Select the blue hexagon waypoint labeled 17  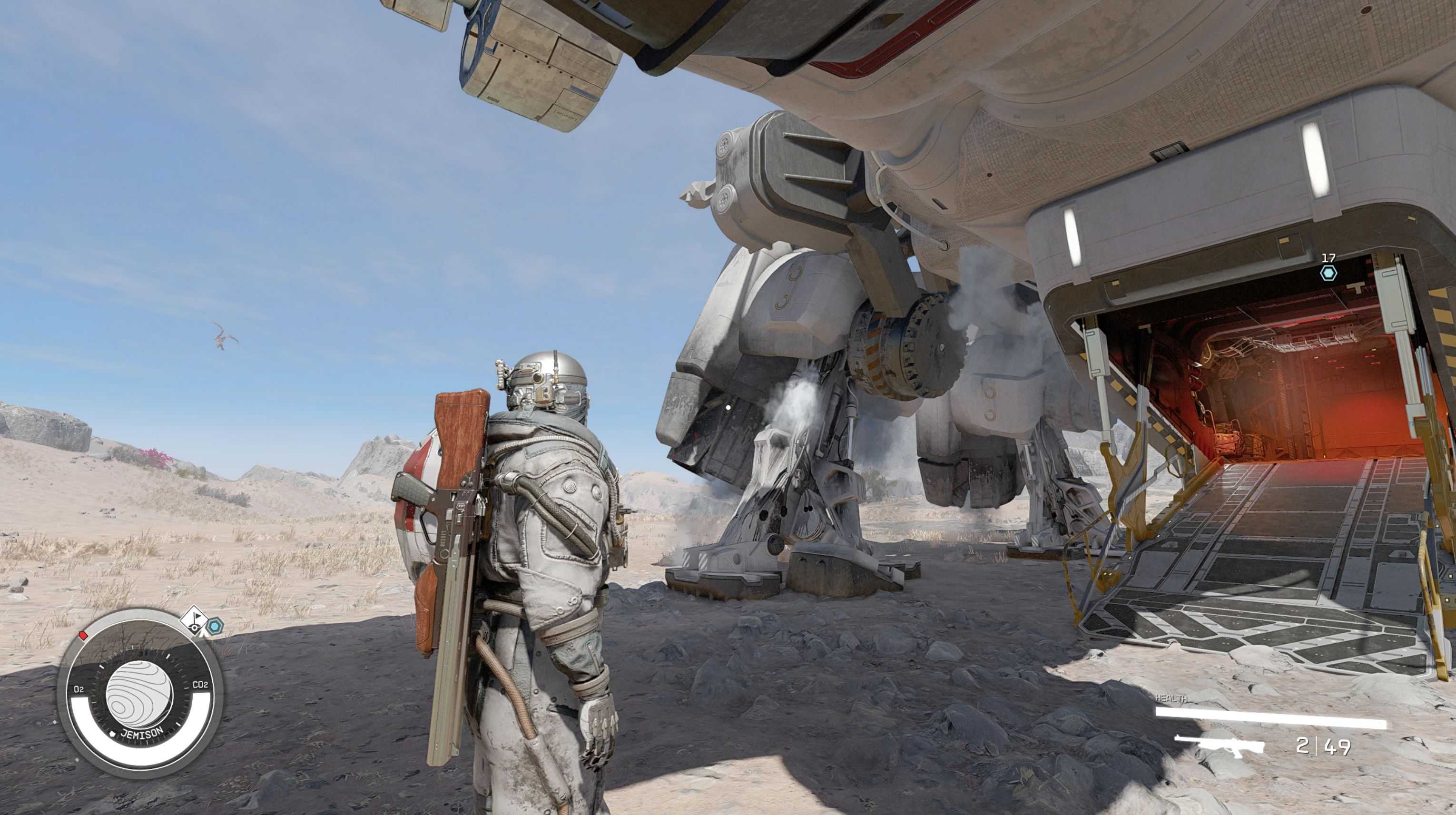(1328, 274)
